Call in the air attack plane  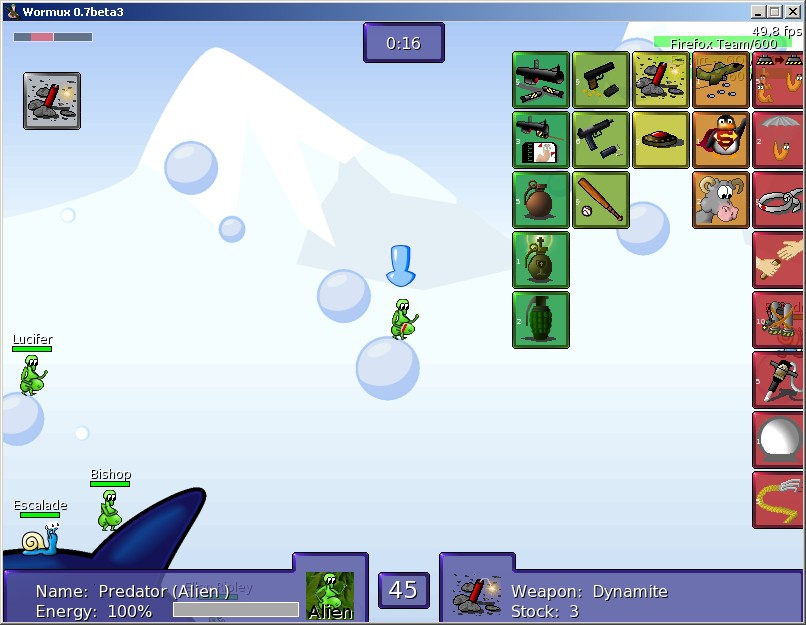(720, 80)
